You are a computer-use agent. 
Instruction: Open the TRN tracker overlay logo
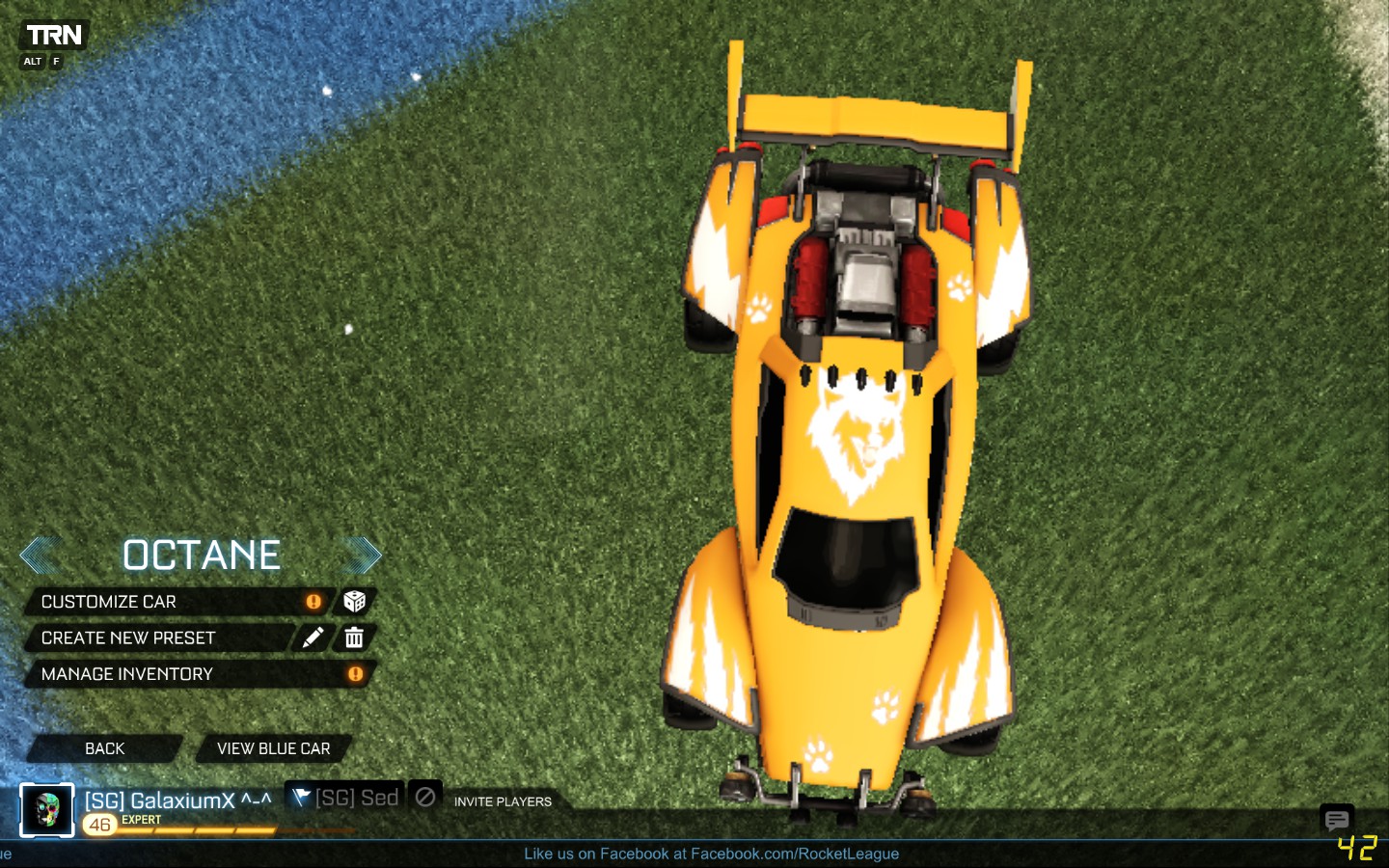[53, 35]
